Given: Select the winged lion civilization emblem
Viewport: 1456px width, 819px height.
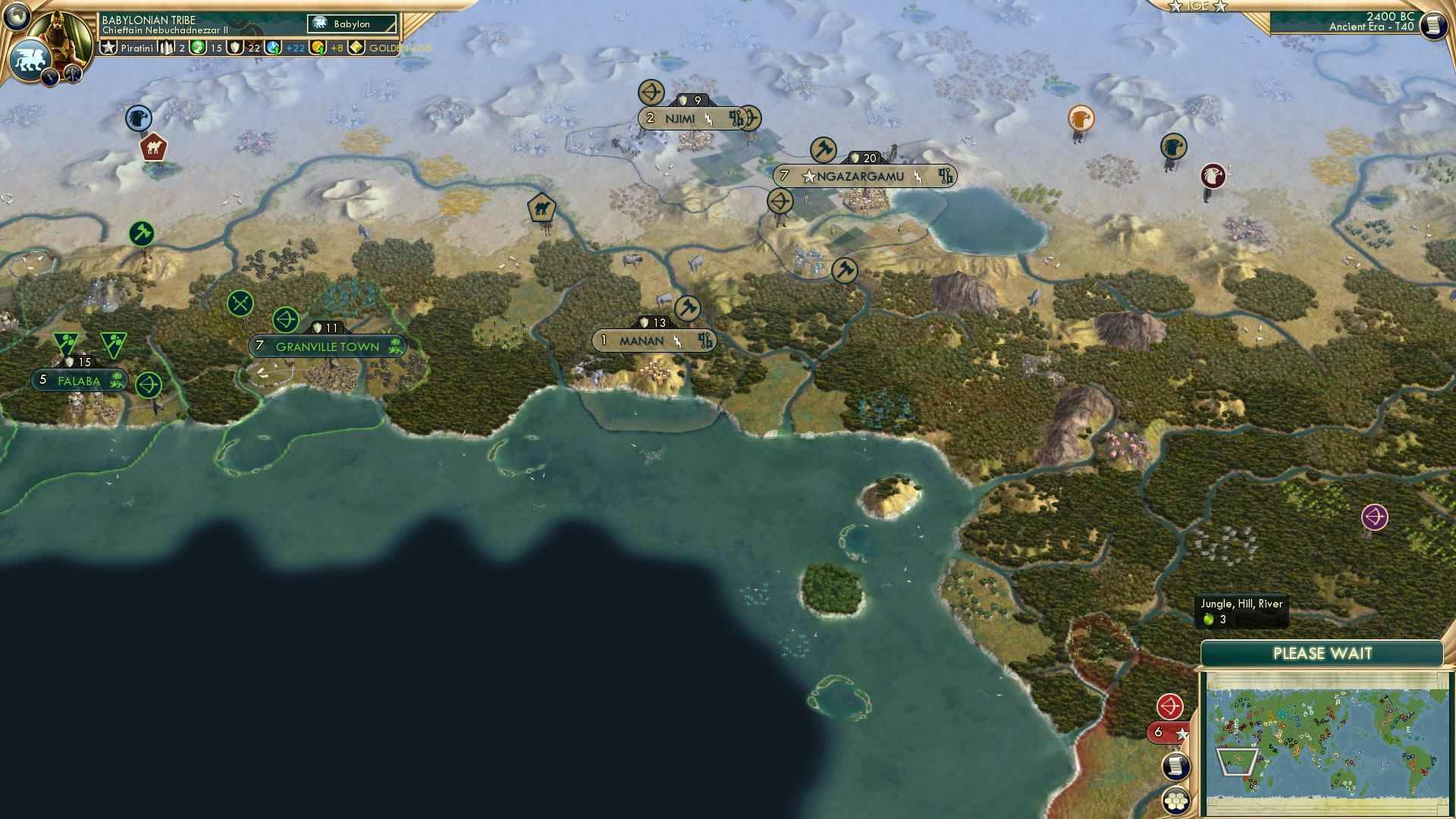Looking at the screenshot, I should coord(30,55).
